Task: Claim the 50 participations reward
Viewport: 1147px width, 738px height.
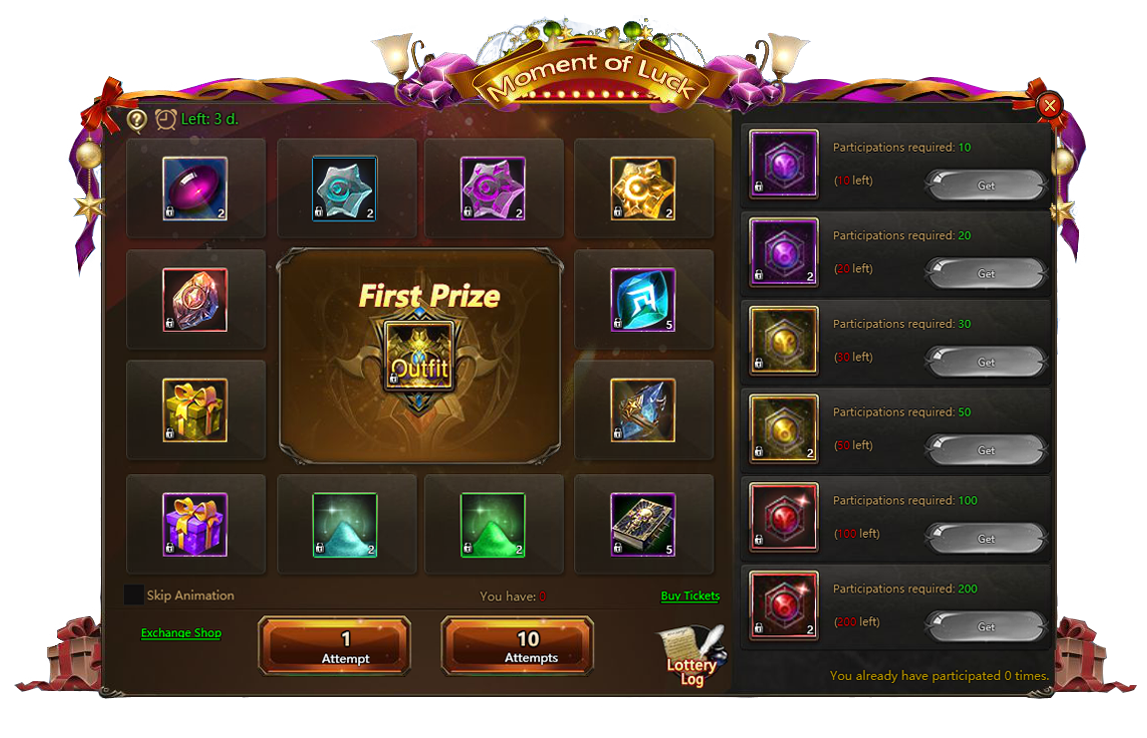Action: (986, 450)
